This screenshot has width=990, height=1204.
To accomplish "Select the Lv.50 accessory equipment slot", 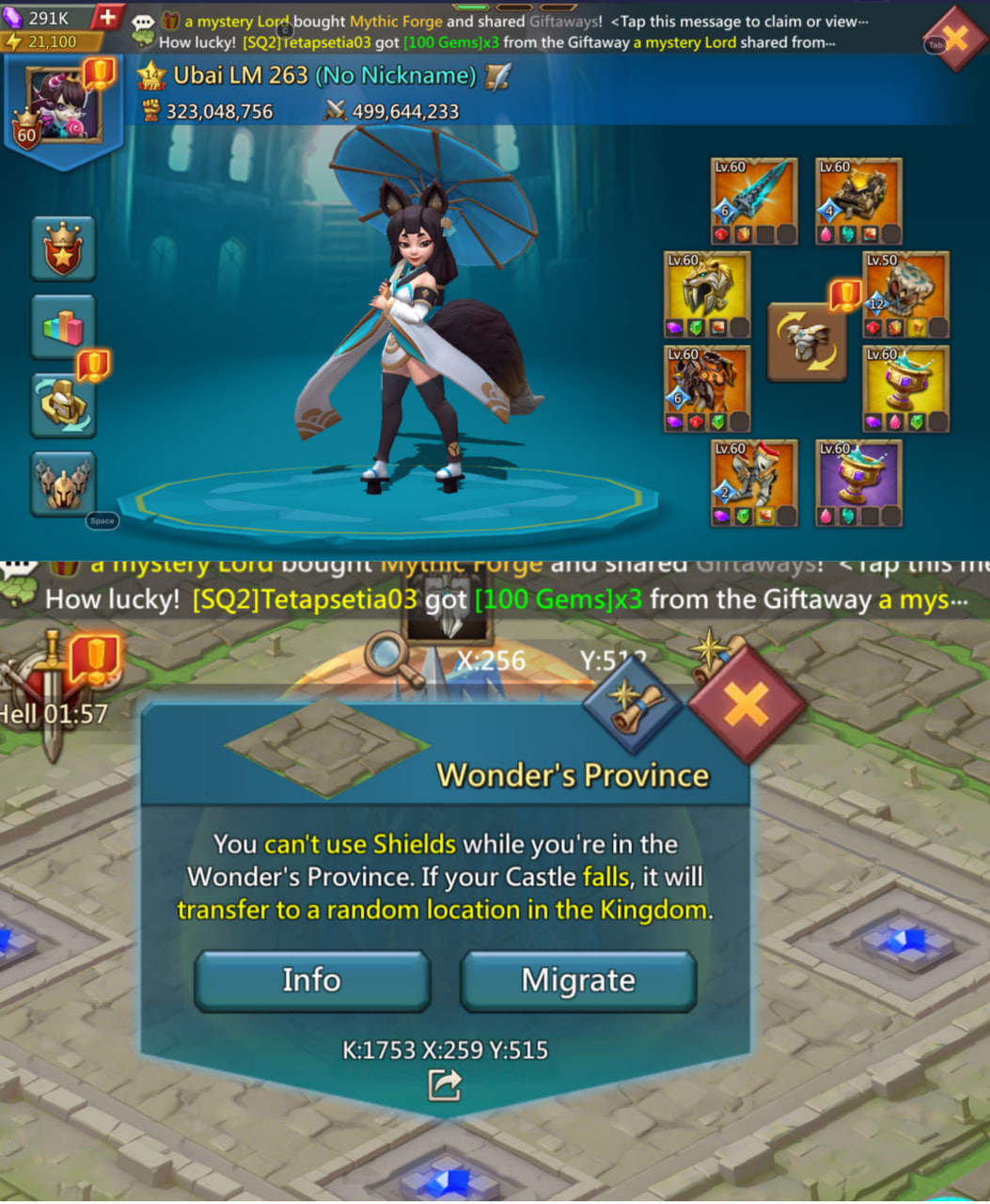I will point(905,295).
